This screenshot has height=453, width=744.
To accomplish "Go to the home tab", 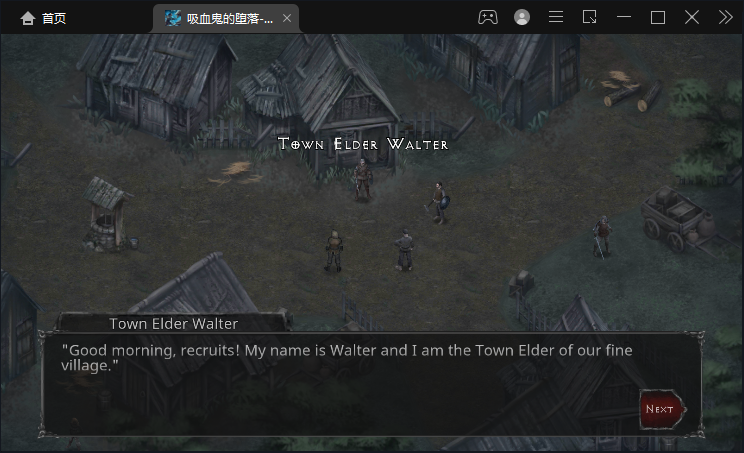I will (x=43, y=18).
